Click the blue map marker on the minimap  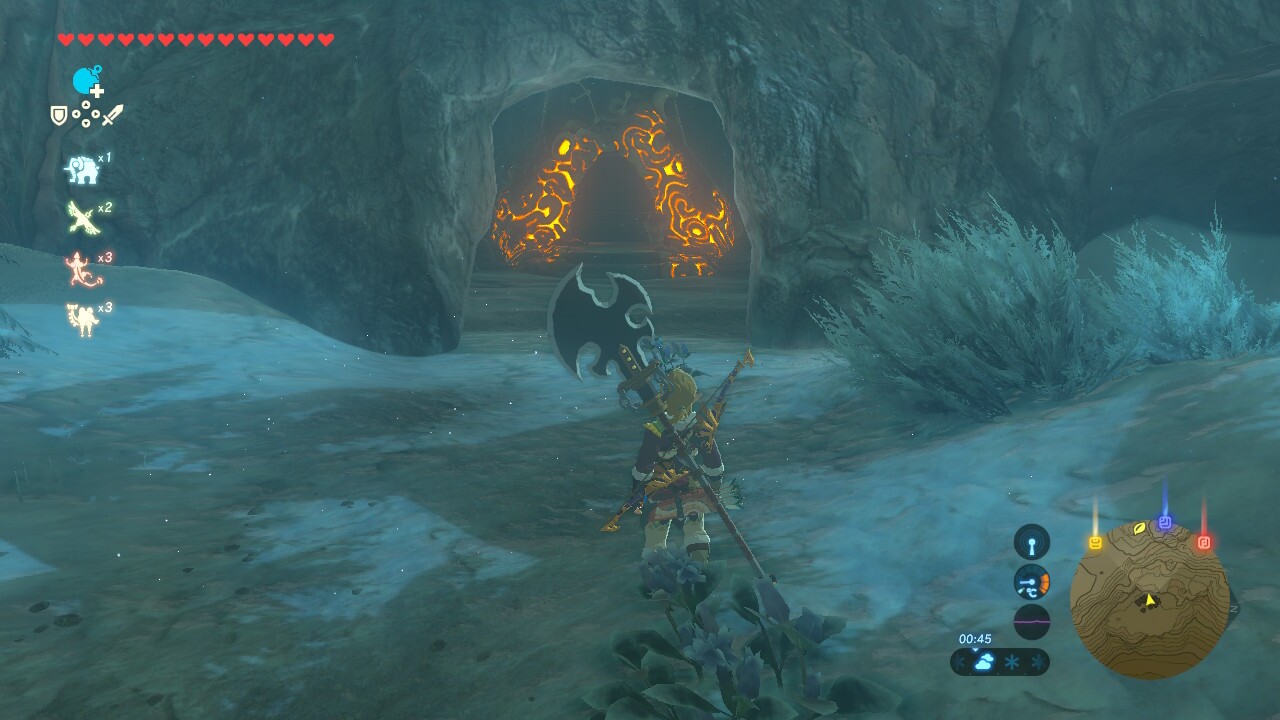click(1165, 523)
